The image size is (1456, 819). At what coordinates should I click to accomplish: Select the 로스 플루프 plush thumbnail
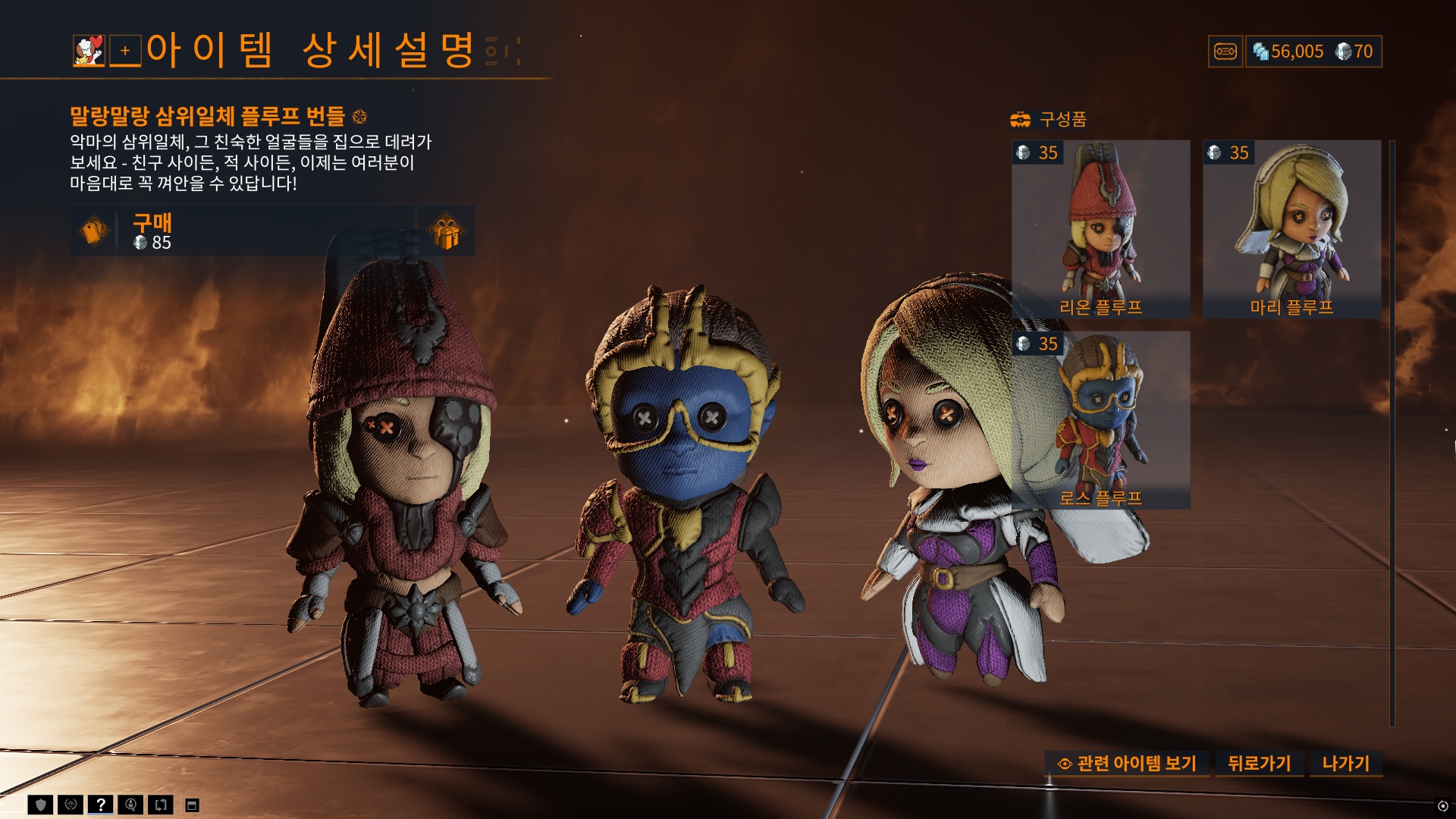tap(1100, 419)
